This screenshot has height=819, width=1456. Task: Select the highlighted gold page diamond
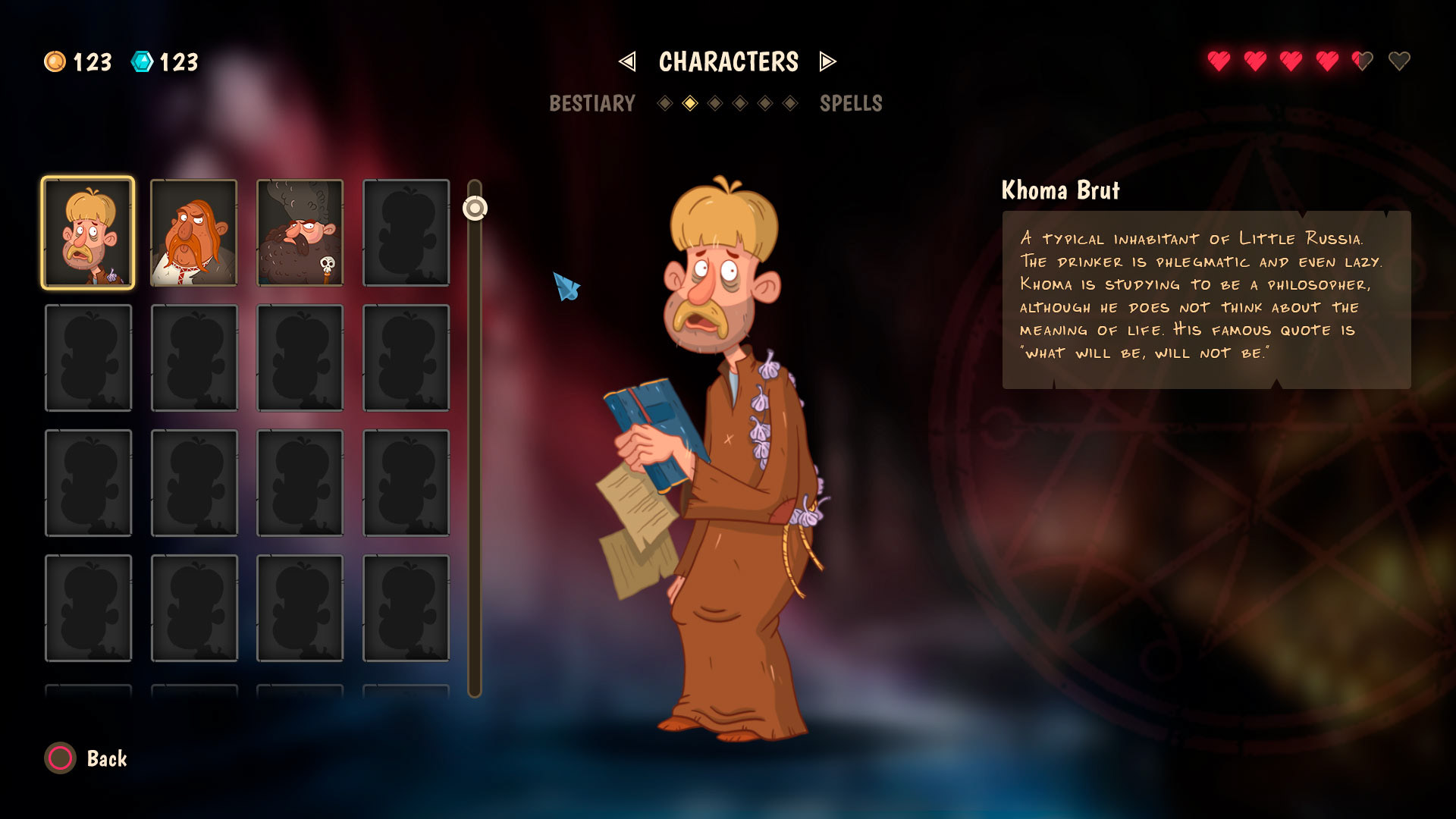point(690,103)
